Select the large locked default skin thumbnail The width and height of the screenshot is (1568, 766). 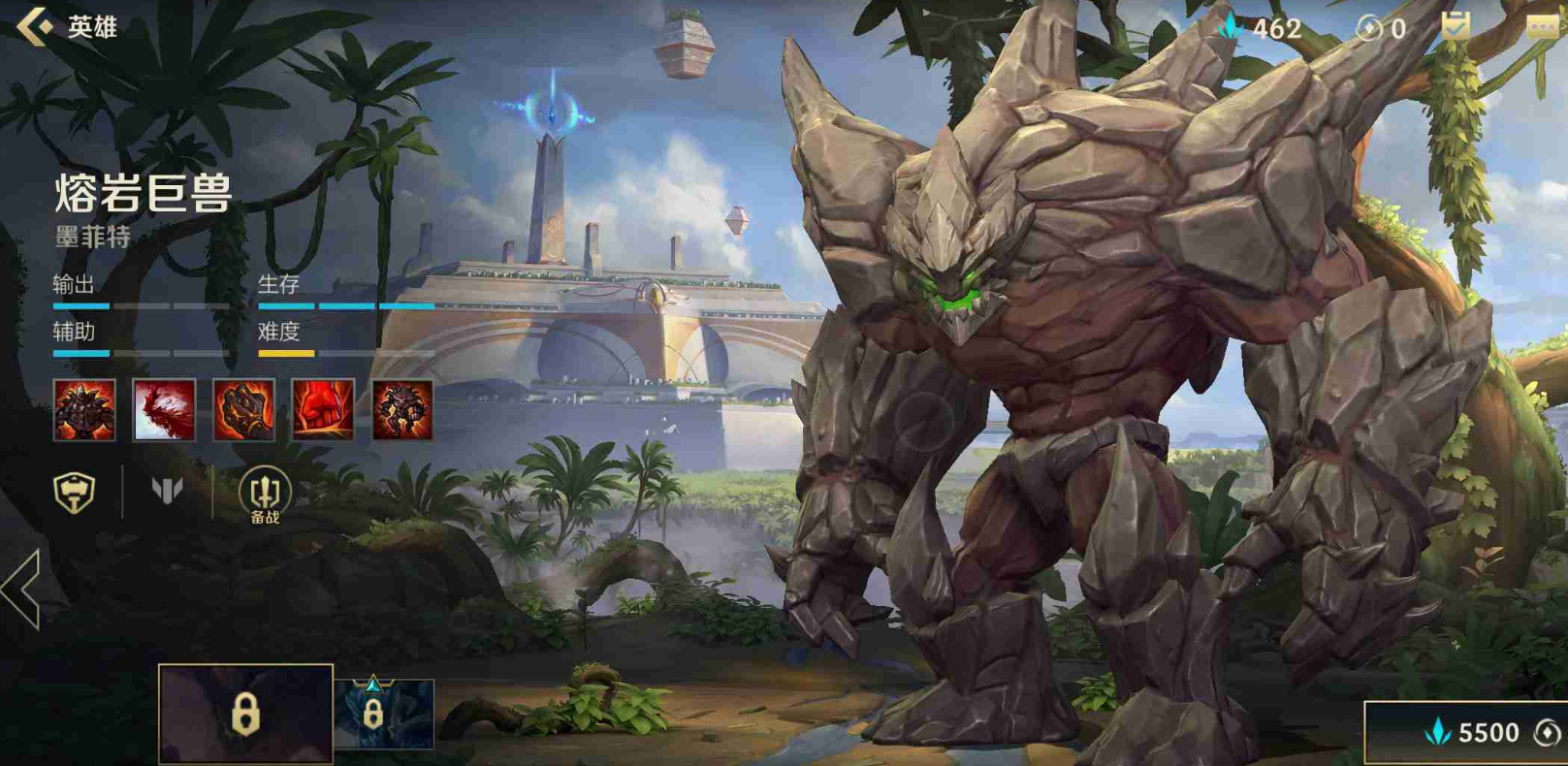pos(245,714)
